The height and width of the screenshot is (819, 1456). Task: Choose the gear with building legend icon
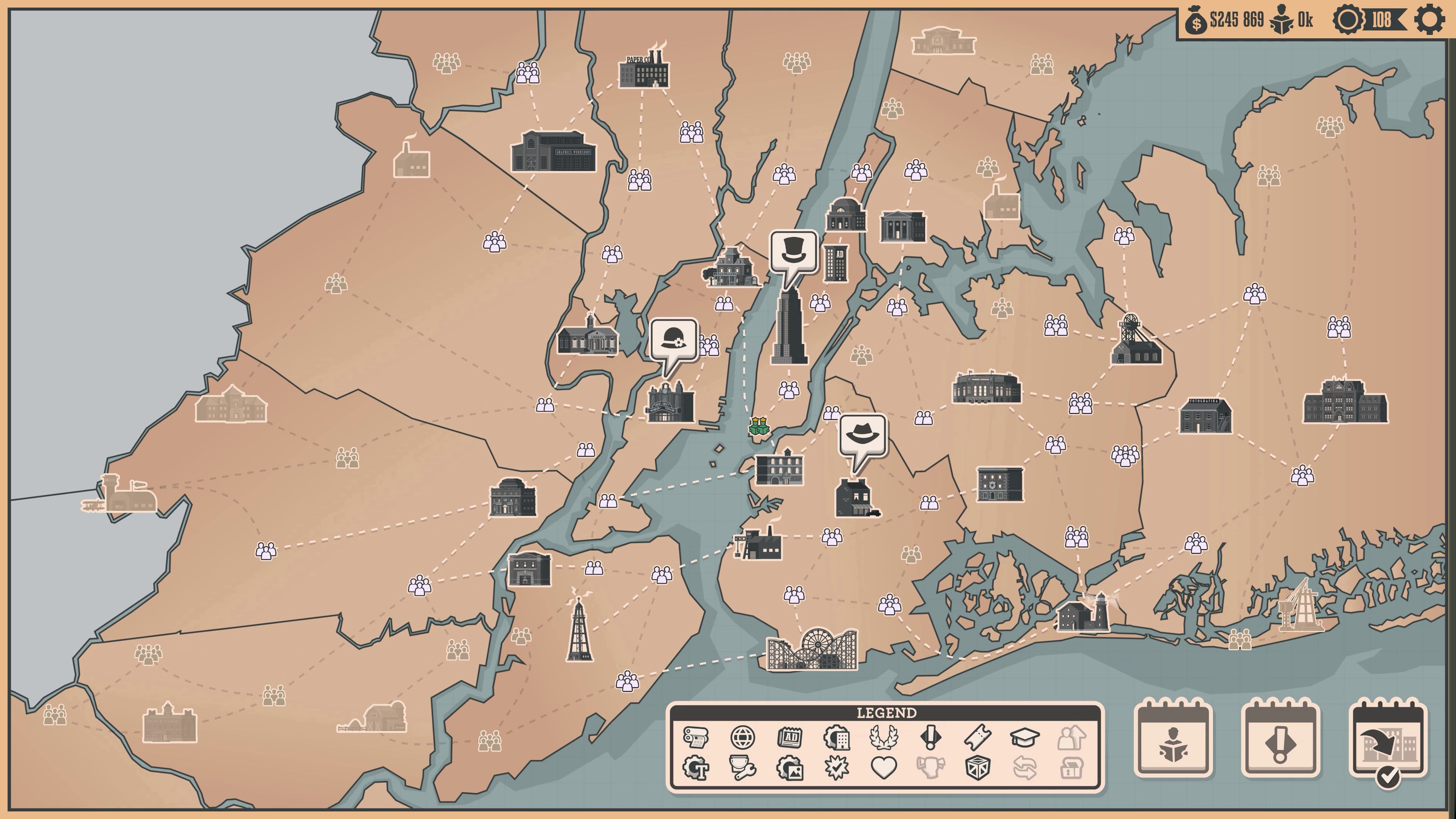836,737
